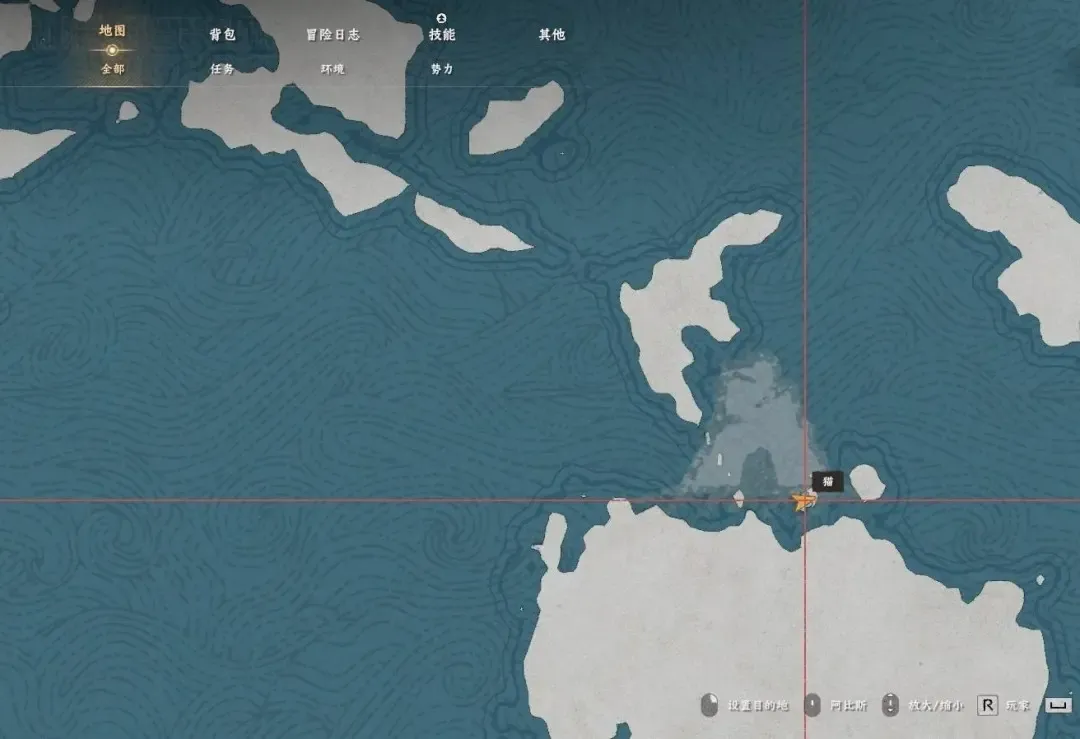This screenshot has width=1080, height=739.
Task: Switch to the 环境 (Environment) map filter
Action: (x=332, y=69)
